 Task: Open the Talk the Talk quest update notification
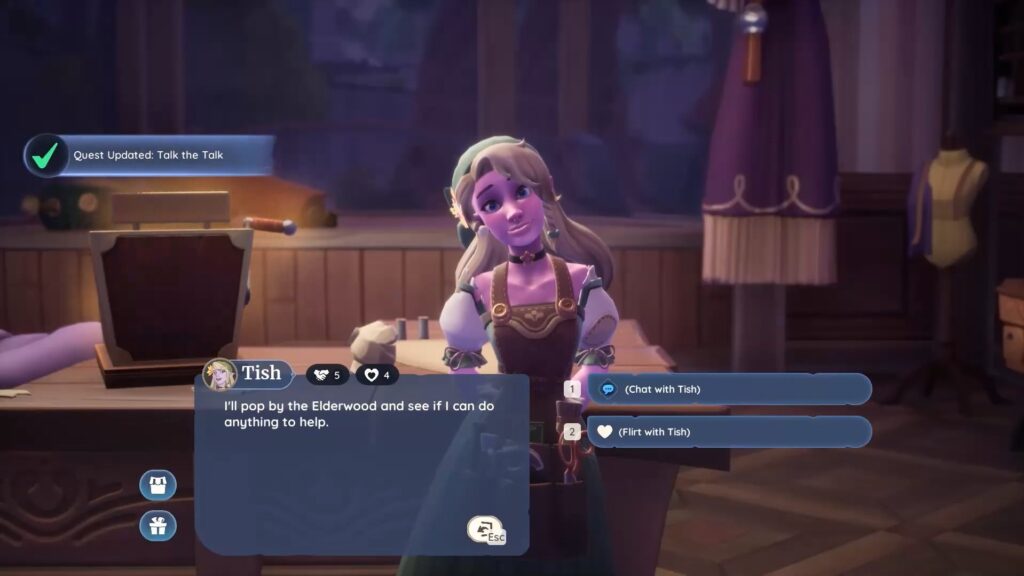point(150,156)
